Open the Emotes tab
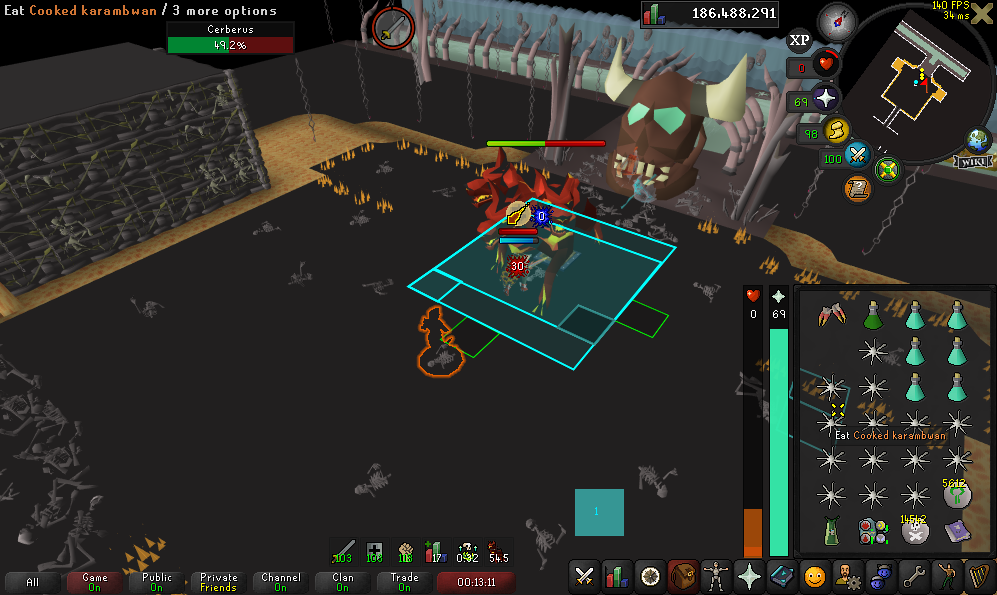 pyautogui.click(x=944, y=576)
